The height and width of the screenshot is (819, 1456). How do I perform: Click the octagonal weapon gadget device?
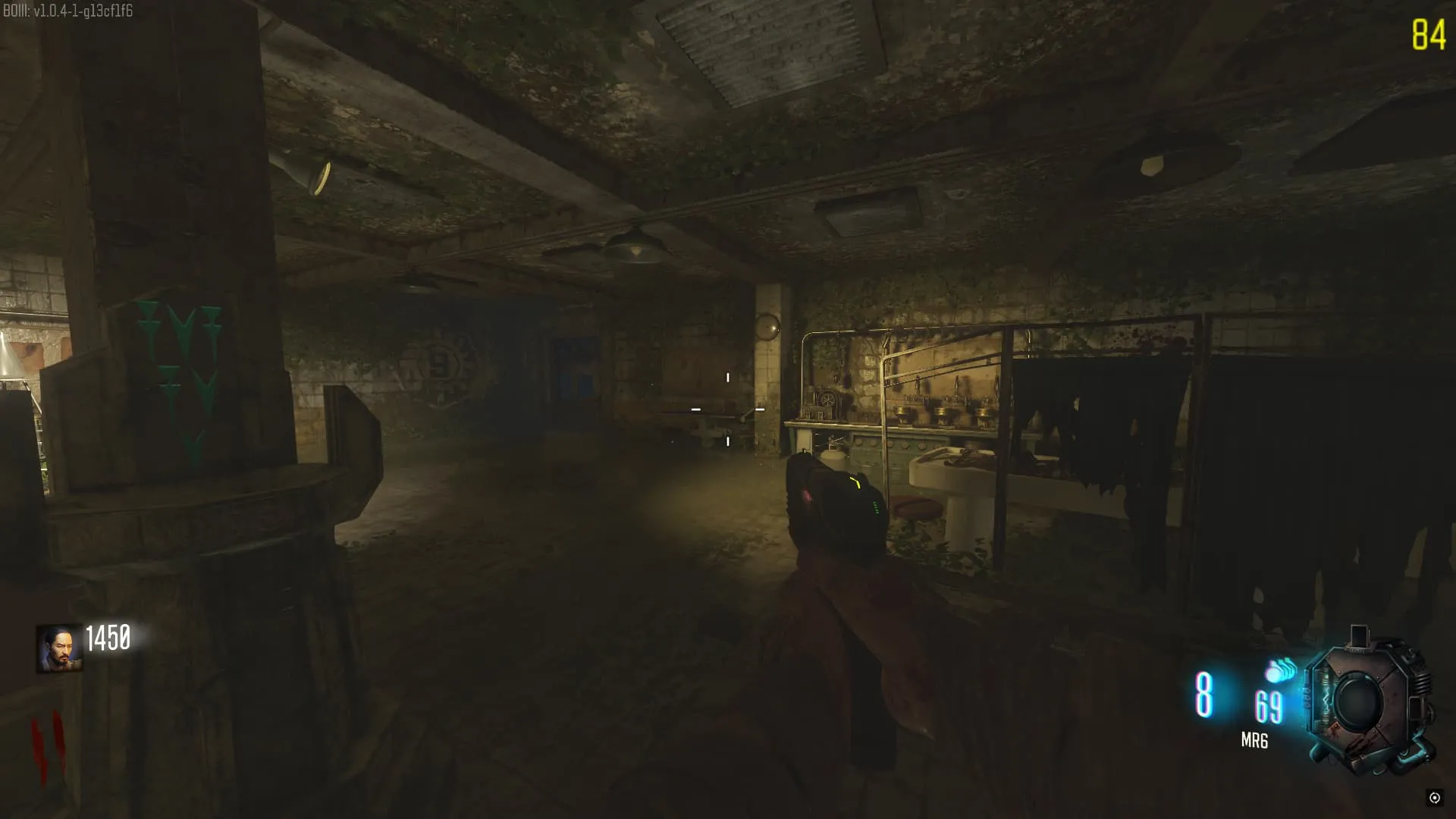[1369, 701]
